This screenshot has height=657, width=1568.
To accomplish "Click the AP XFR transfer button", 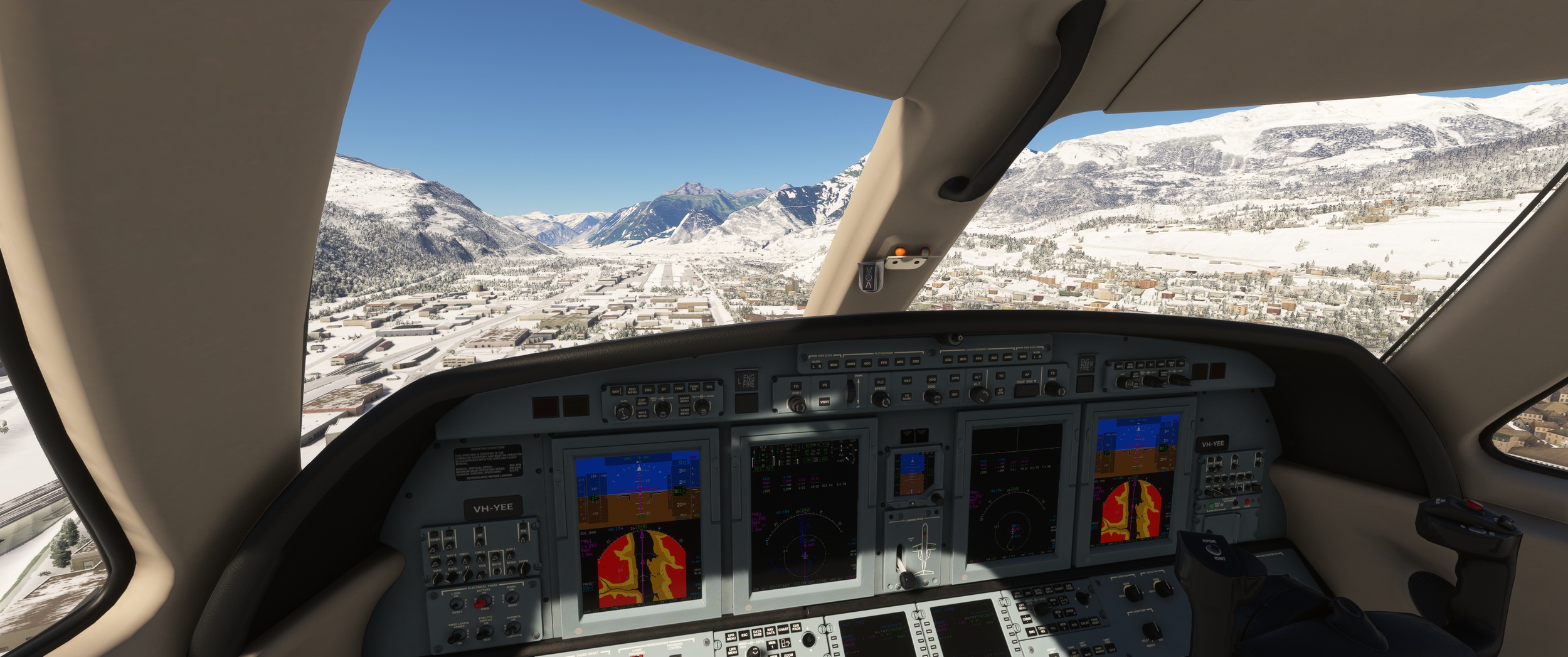I will tap(1000, 391).
